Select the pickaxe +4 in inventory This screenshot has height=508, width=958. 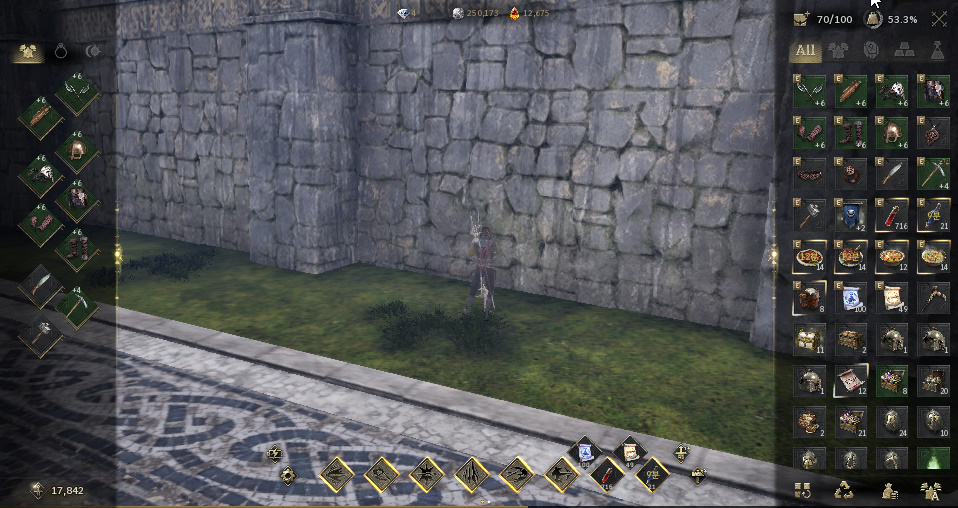(x=934, y=172)
